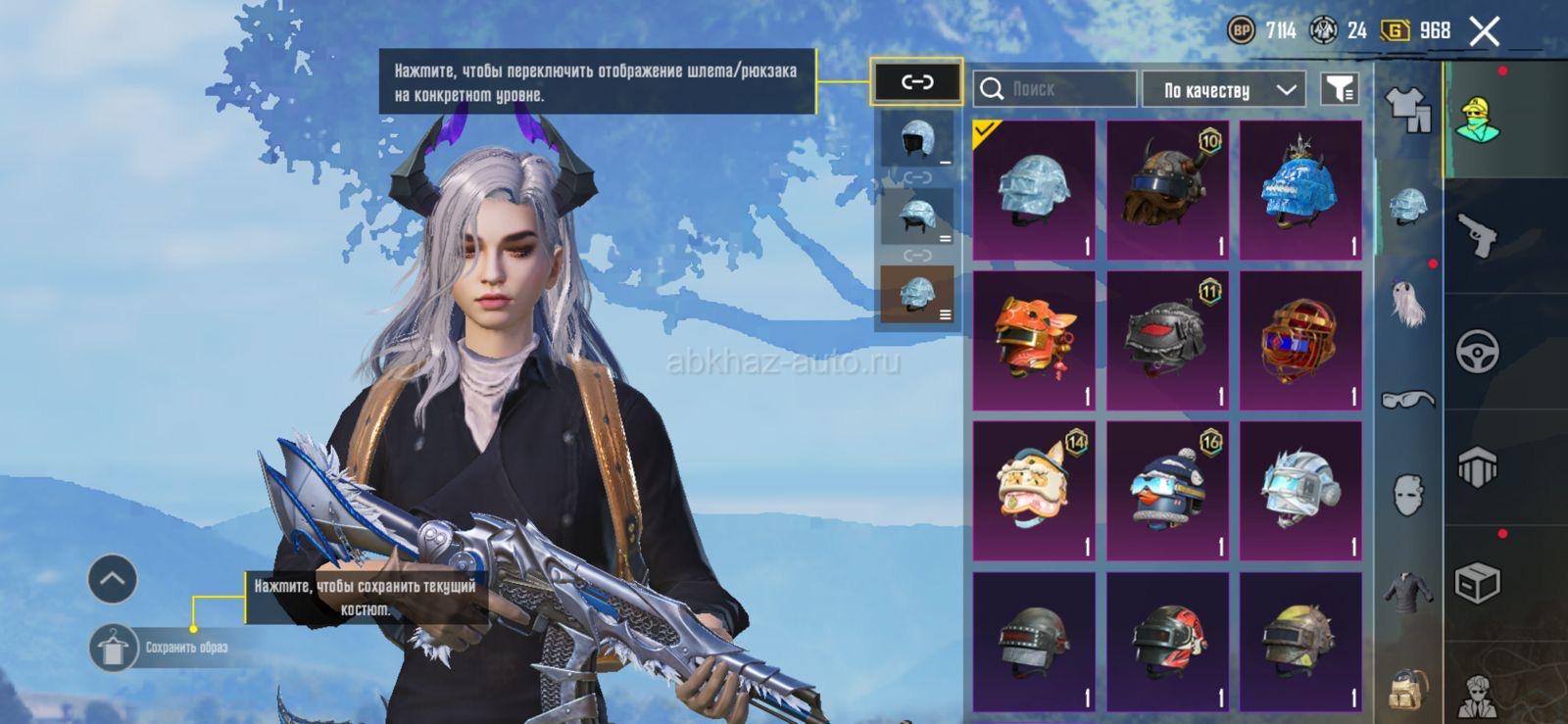
Task: Choose the red and gold cage helmet
Action: click(1300, 340)
